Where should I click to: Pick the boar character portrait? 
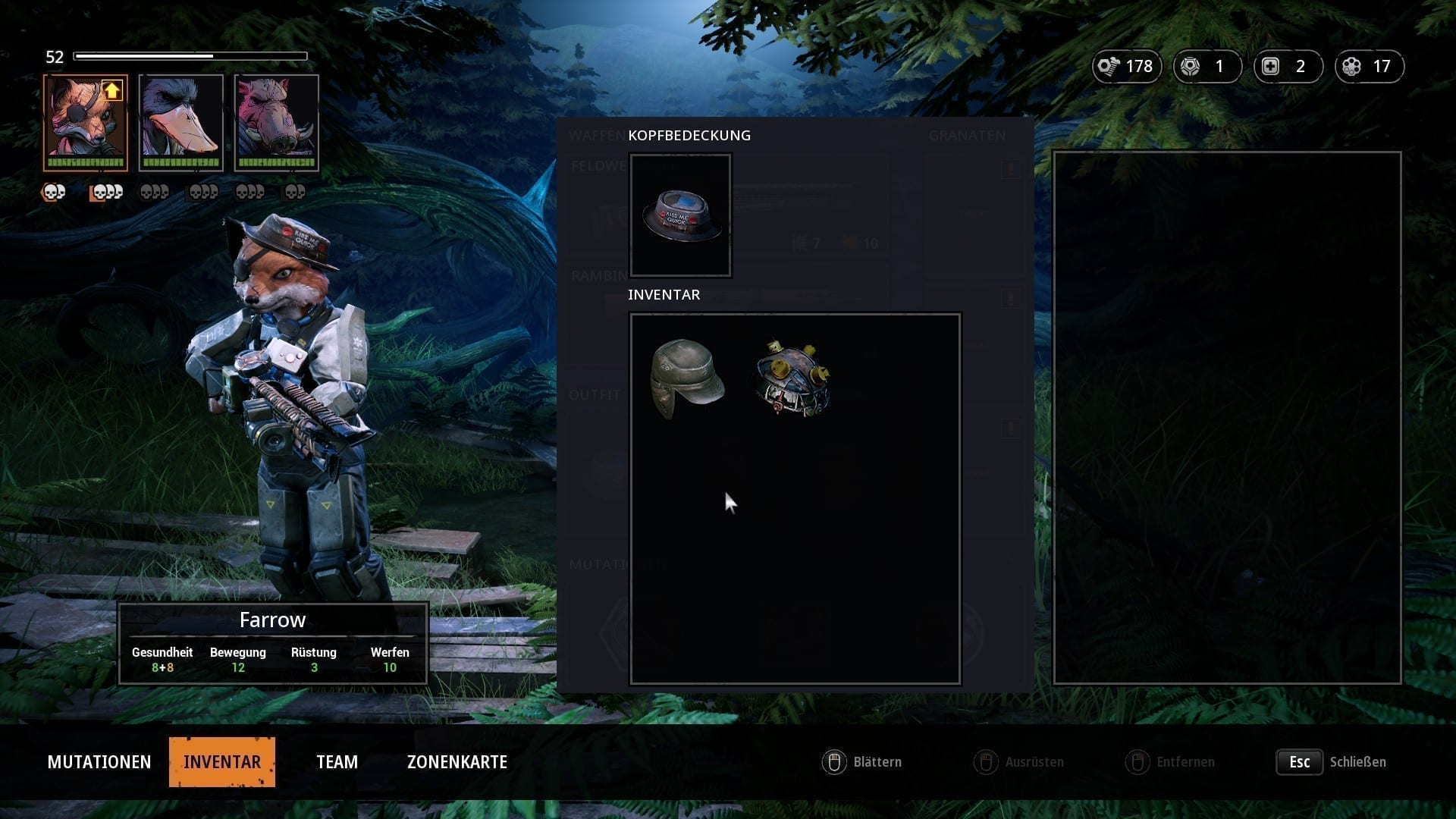click(277, 121)
